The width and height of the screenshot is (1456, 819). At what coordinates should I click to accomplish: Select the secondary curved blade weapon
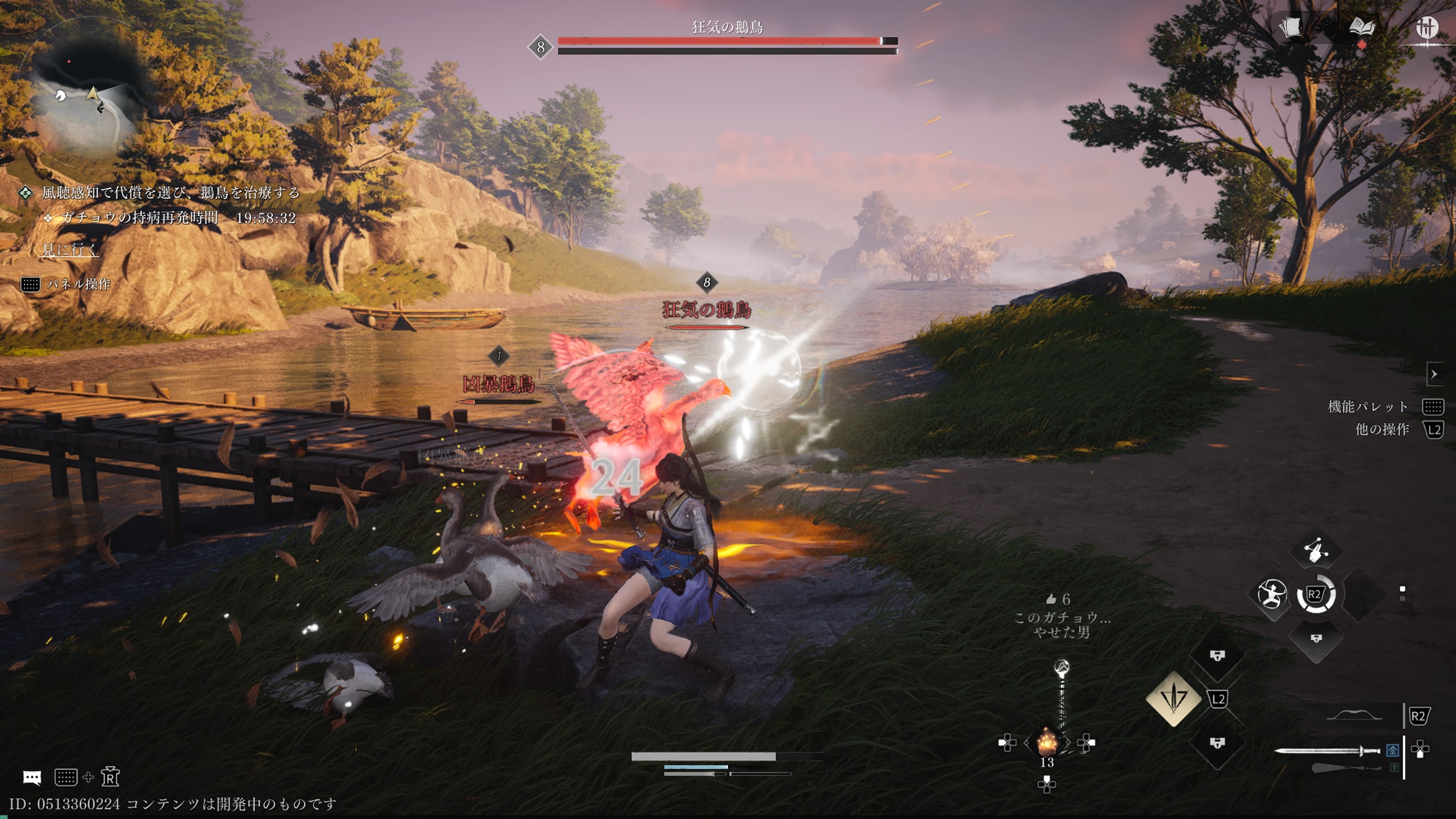[x=1345, y=767]
